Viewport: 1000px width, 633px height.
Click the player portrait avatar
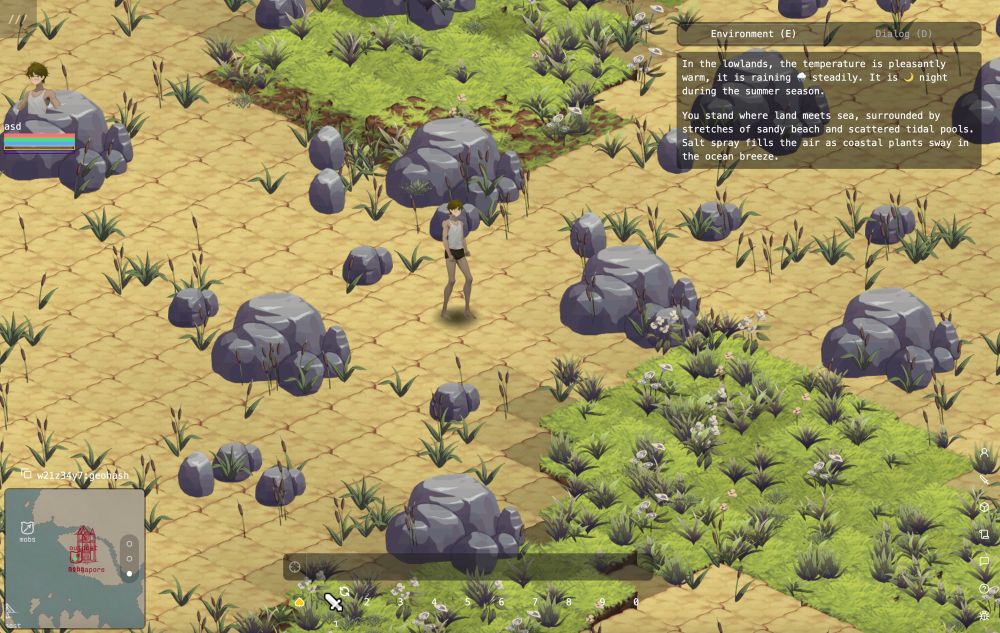[38, 89]
